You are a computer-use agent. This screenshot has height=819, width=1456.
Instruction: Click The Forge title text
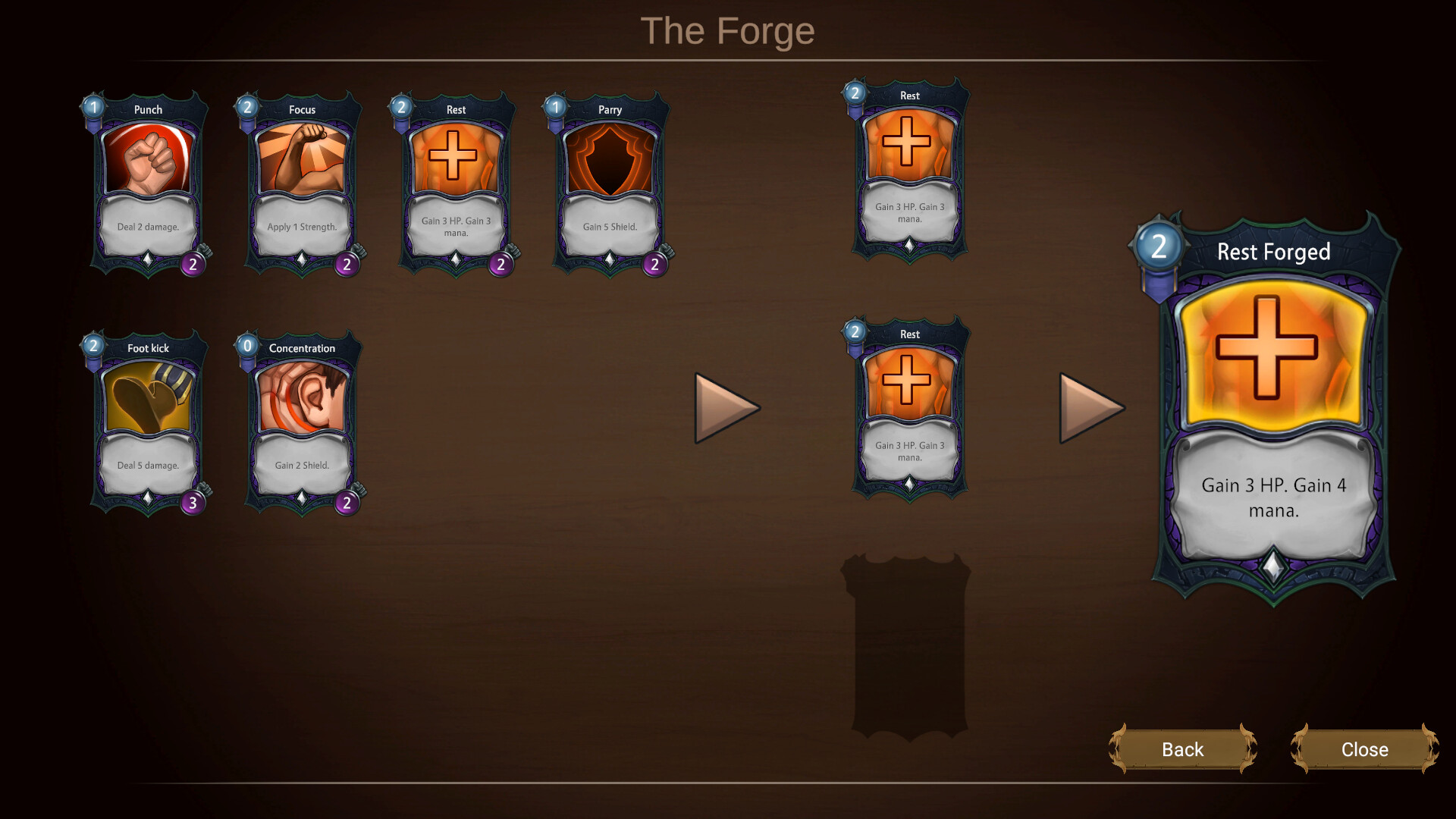(728, 30)
